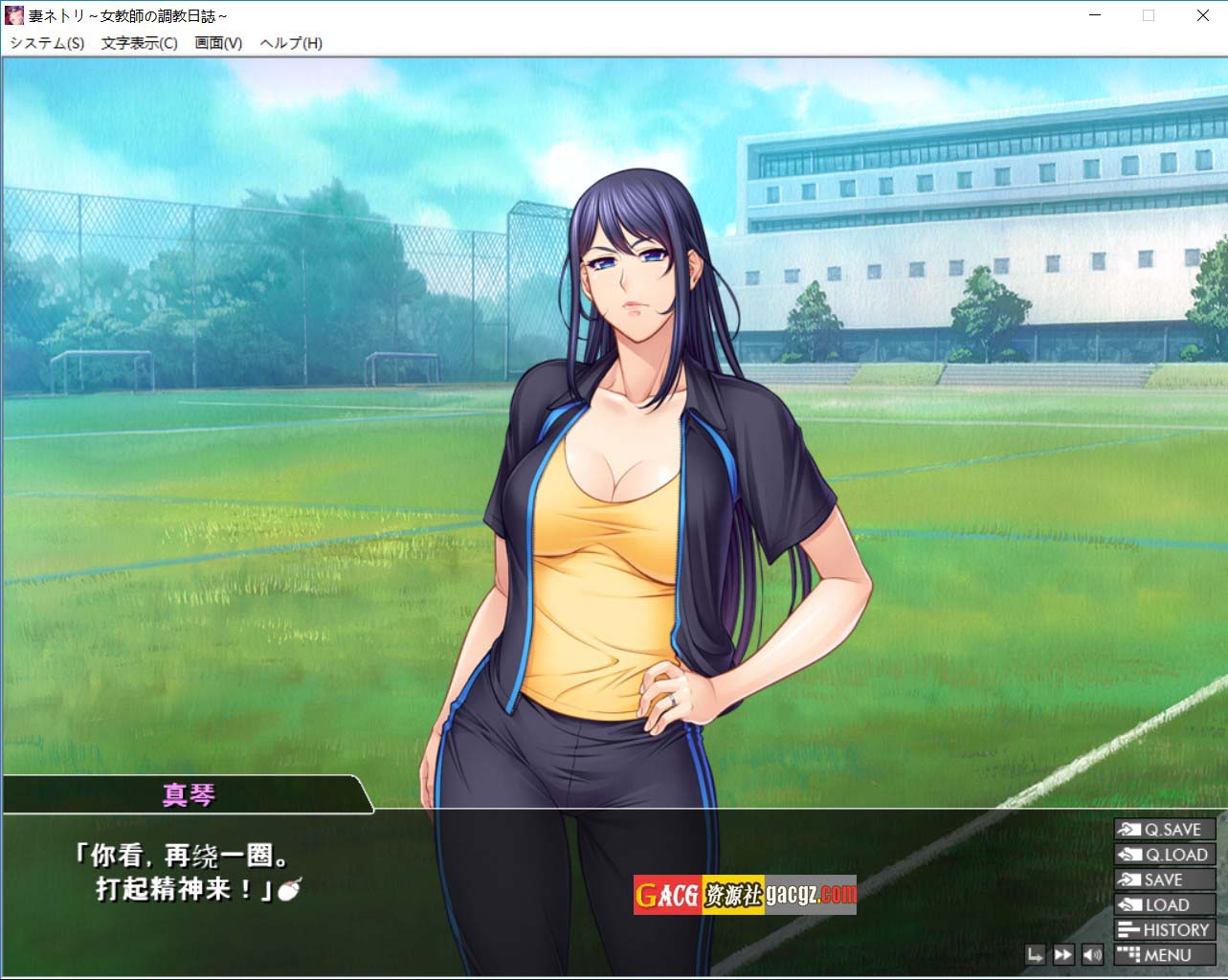Close the game window
The image size is (1228, 980).
(1203, 15)
